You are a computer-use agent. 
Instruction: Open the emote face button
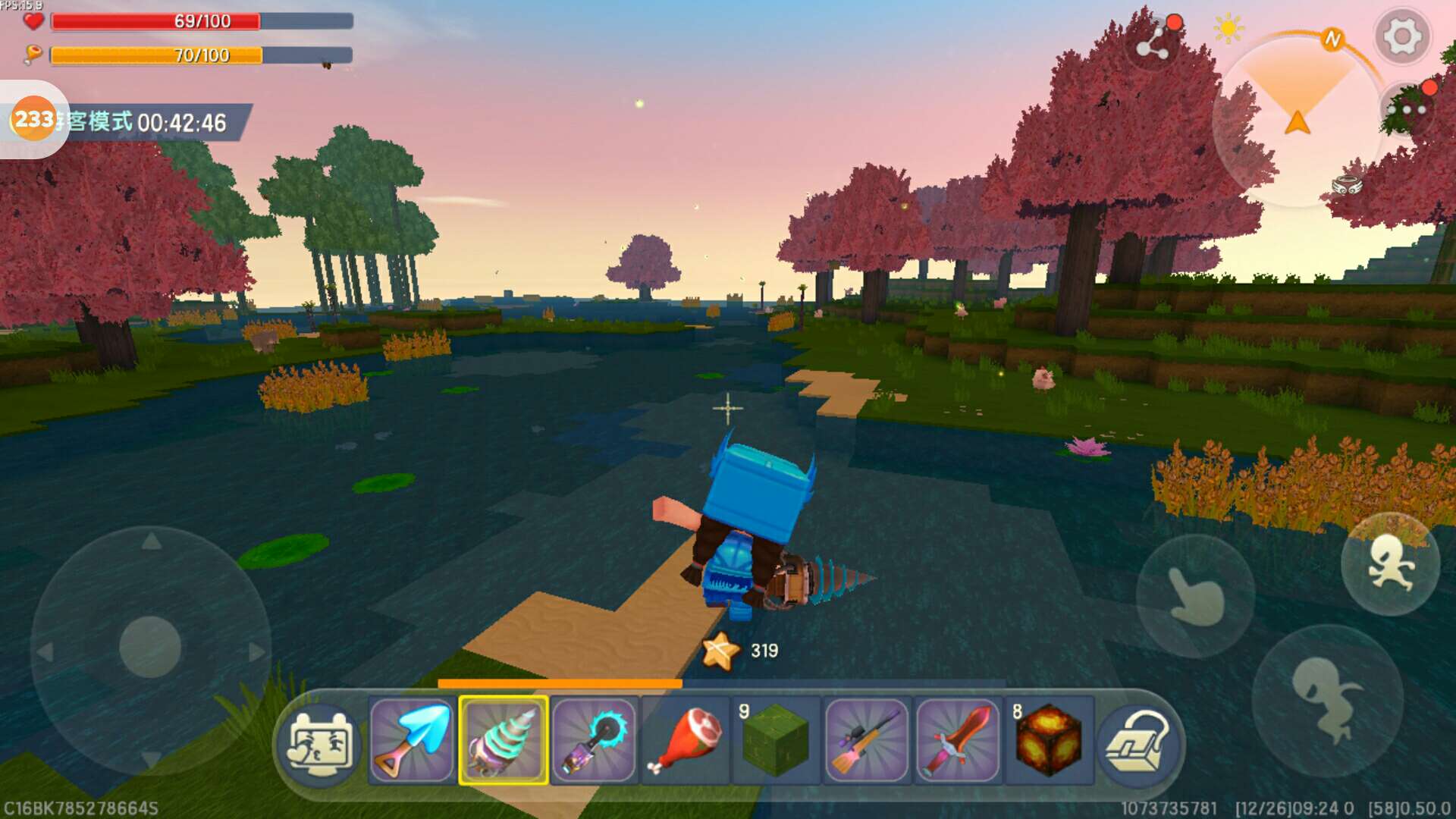(321, 743)
